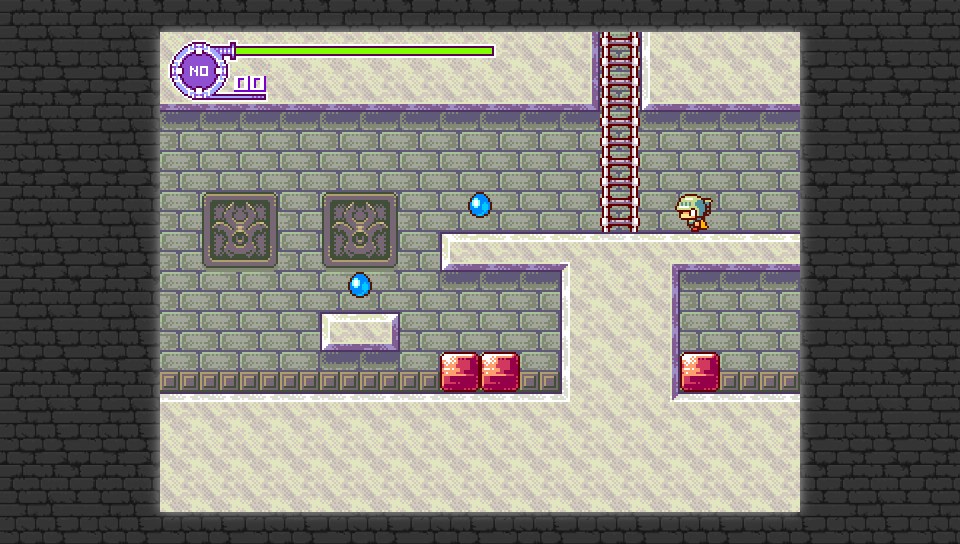The image size is (960, 544).
Task: Click the purple "NO" weapon emblem
Action: (199, 70)
